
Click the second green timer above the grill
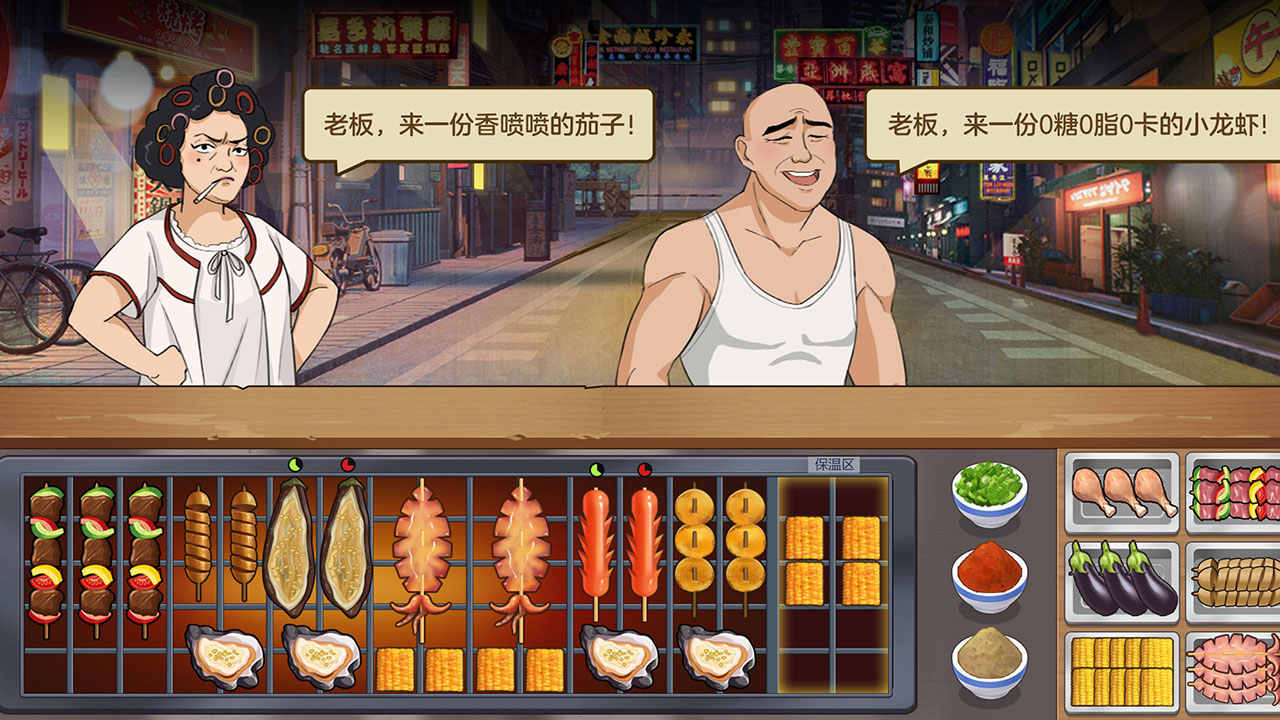pyautogui.click(x=596, y=464)
